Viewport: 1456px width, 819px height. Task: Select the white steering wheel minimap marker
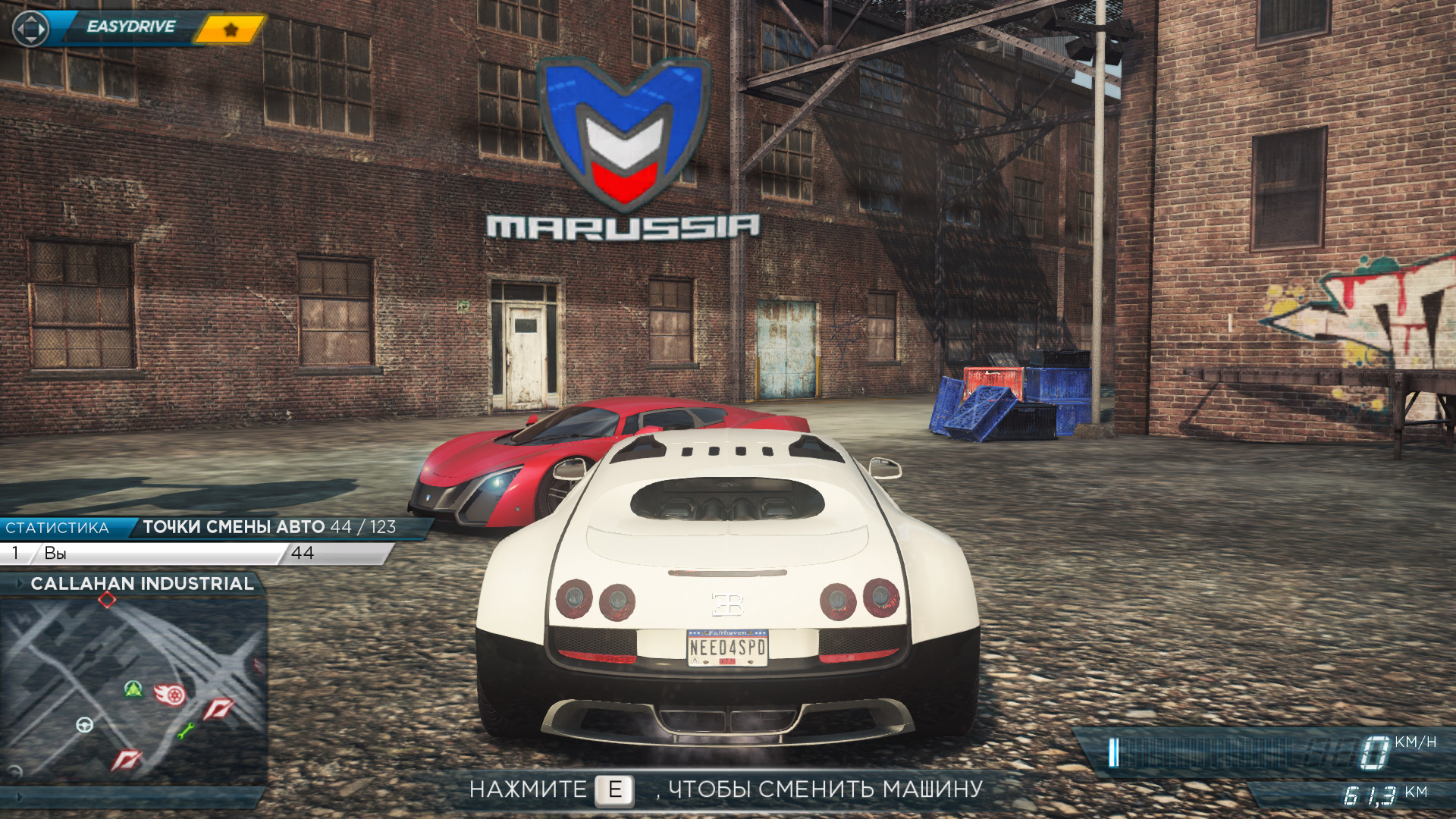[85, 725]
